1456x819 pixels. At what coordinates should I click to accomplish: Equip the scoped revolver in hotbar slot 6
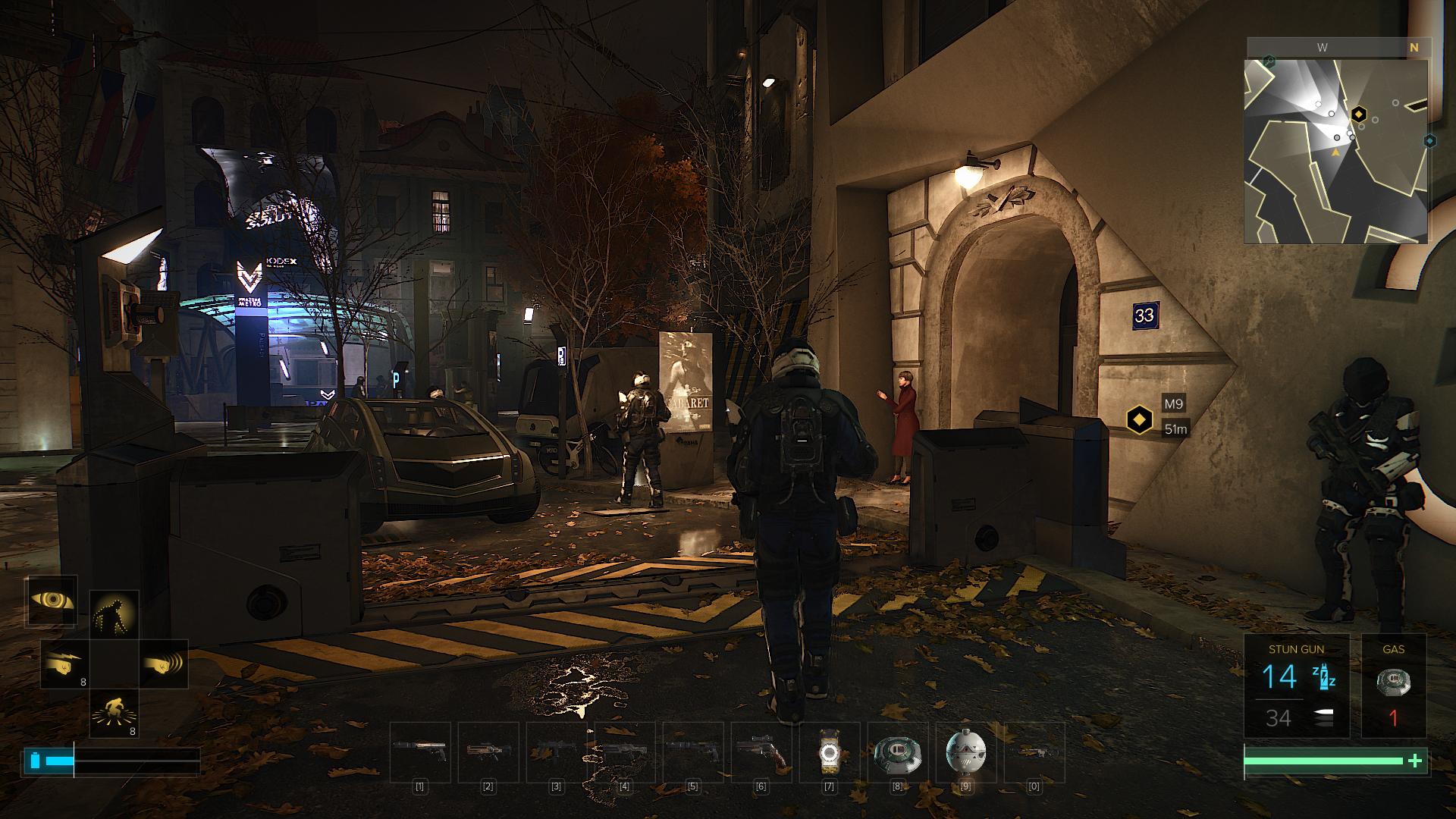(x=761, y=752)
